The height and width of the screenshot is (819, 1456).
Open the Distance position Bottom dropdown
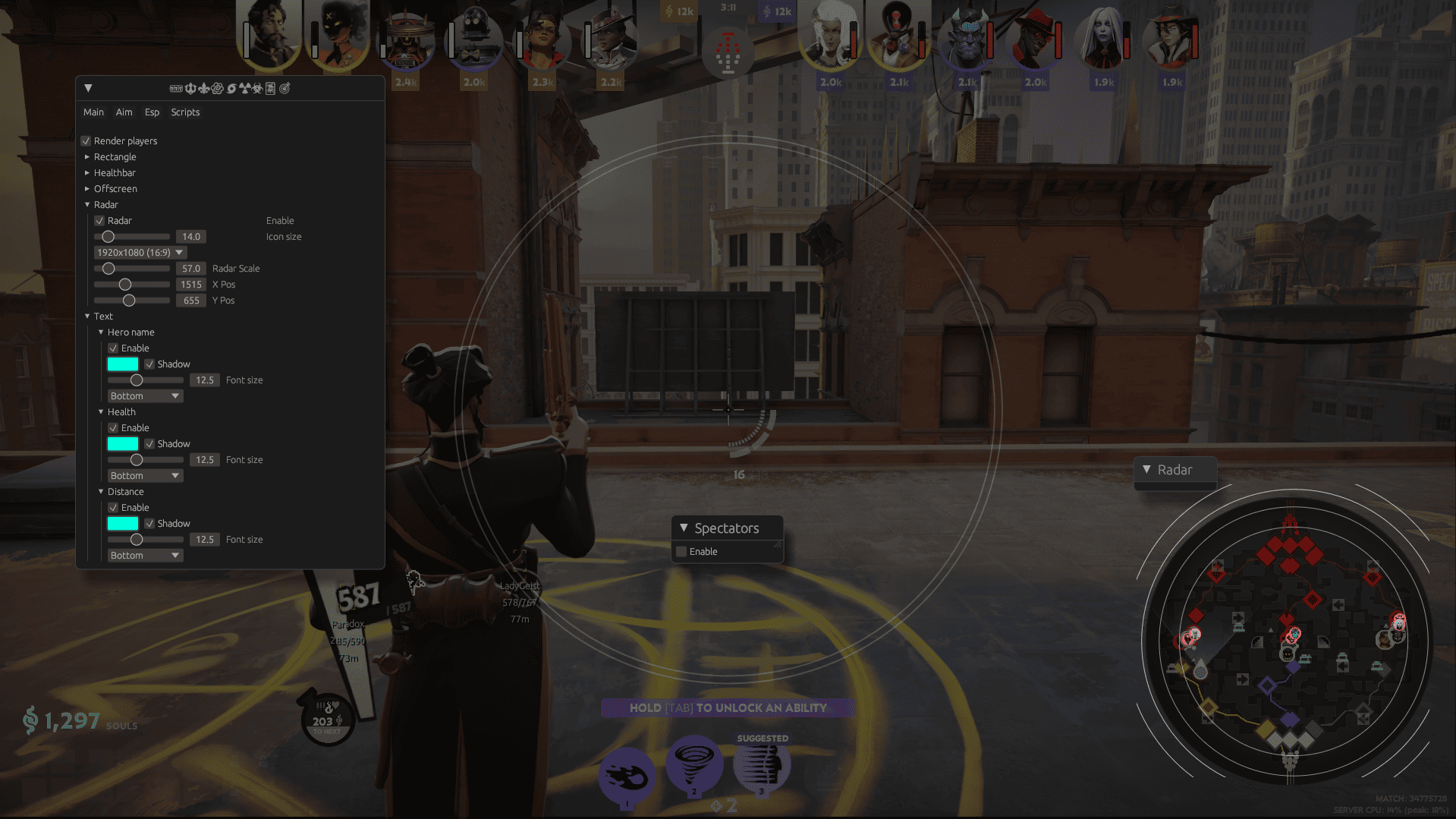pyautogui.click(x=145, y=556)
